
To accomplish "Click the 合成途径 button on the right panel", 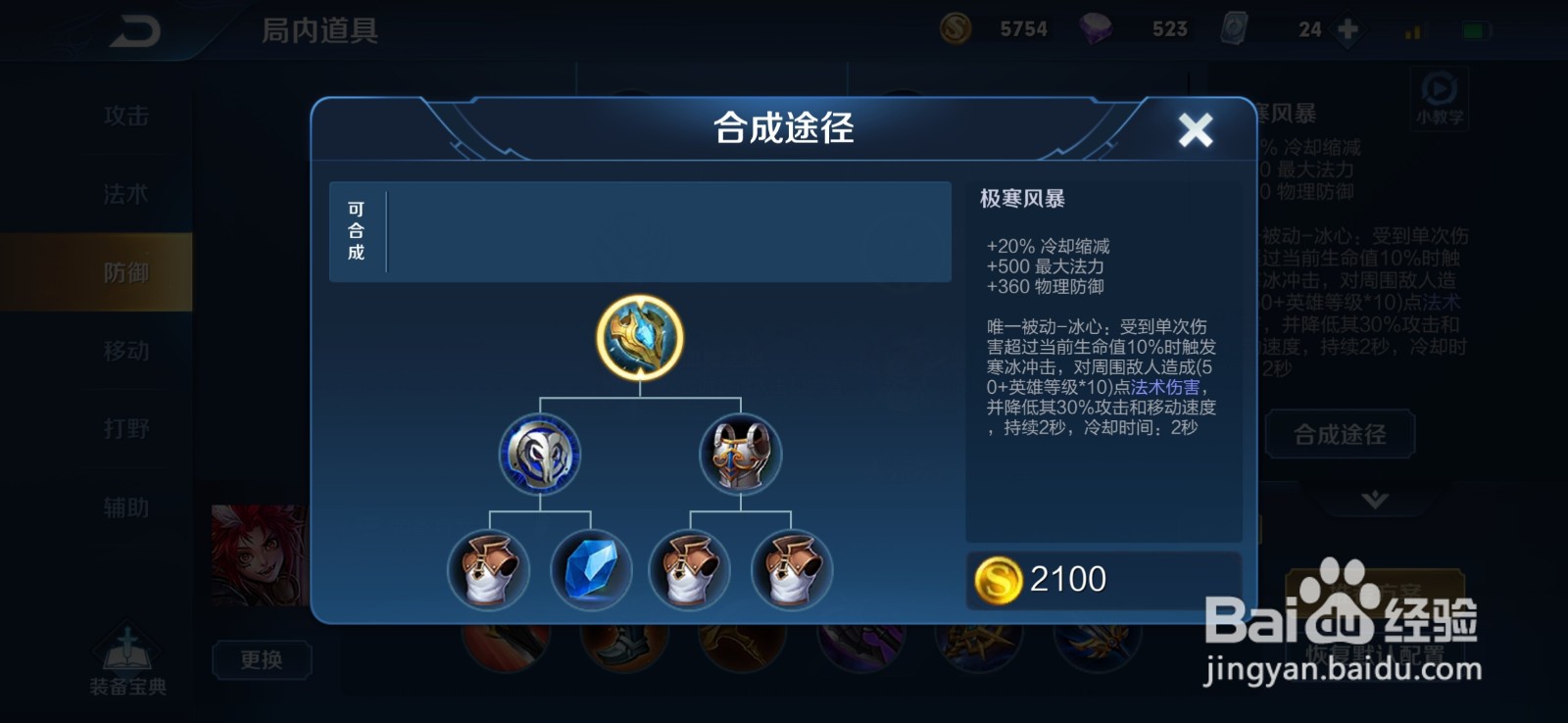I will [1340, 434].
